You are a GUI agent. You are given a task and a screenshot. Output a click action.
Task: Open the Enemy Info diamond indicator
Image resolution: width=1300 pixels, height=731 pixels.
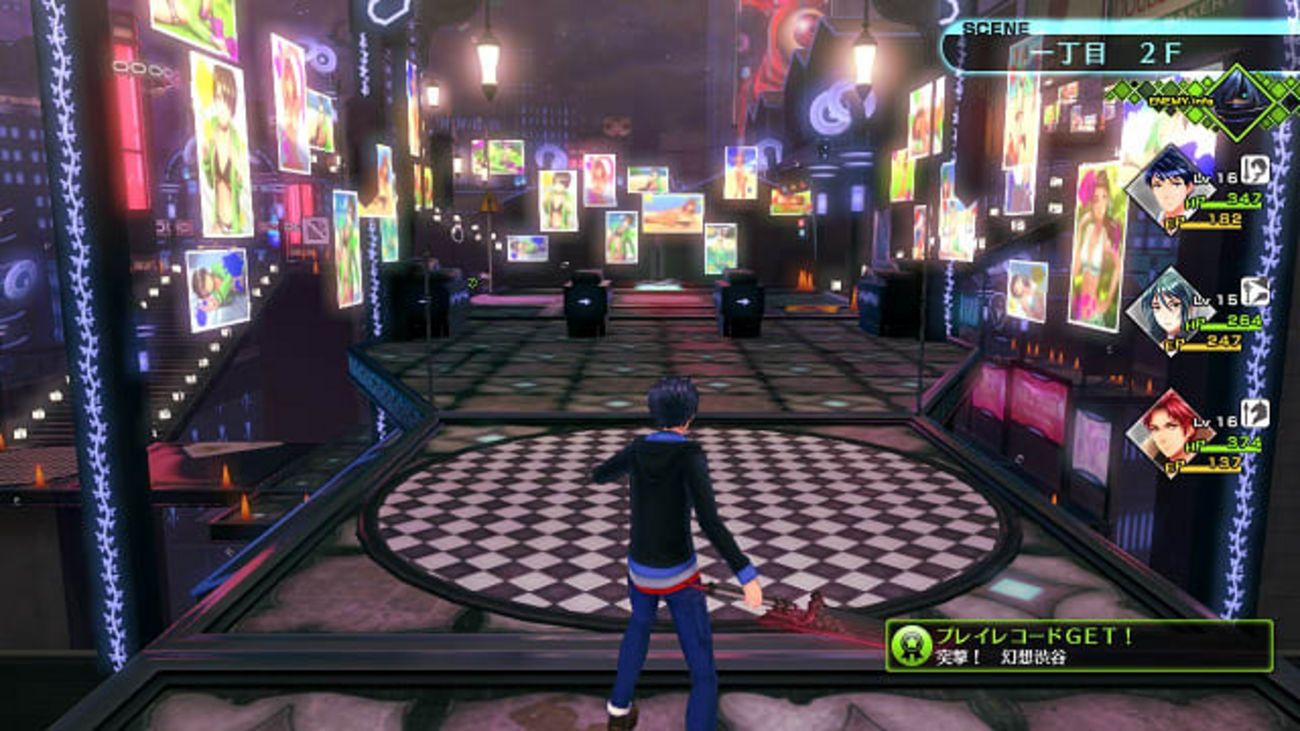(x=1236, y=100)
